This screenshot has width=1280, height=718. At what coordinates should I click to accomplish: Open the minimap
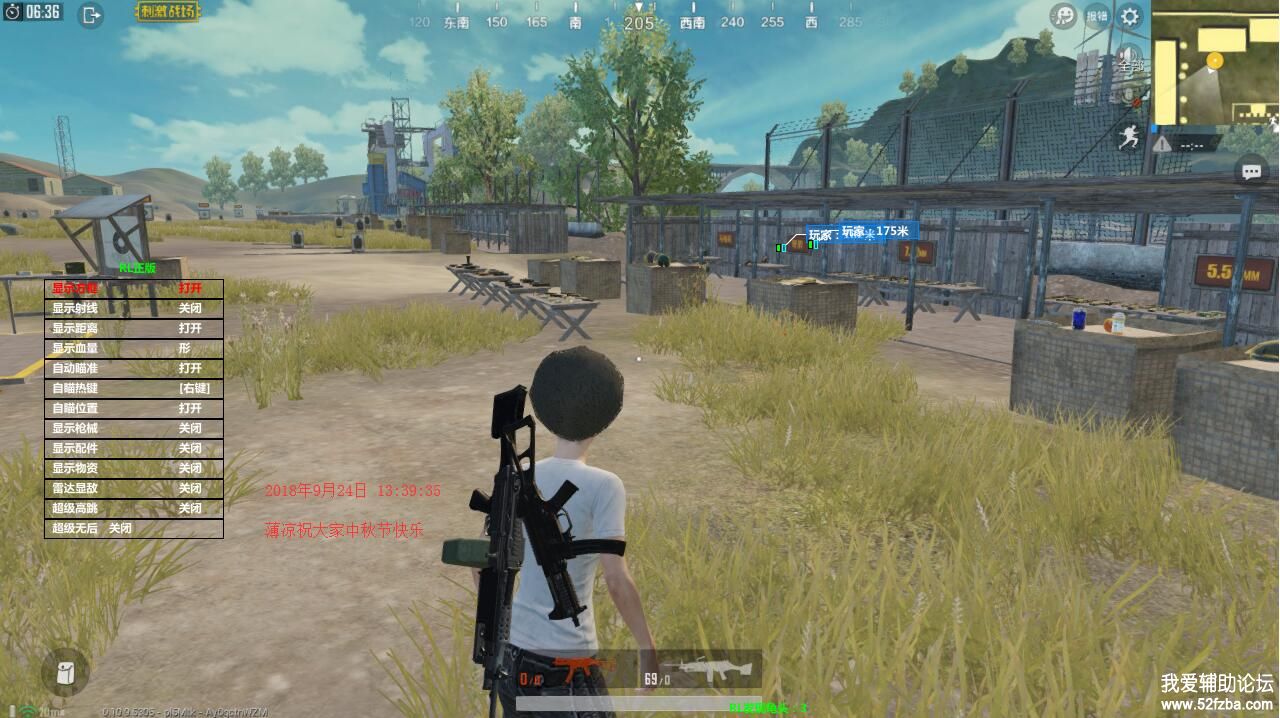(x=1215, y=63)
